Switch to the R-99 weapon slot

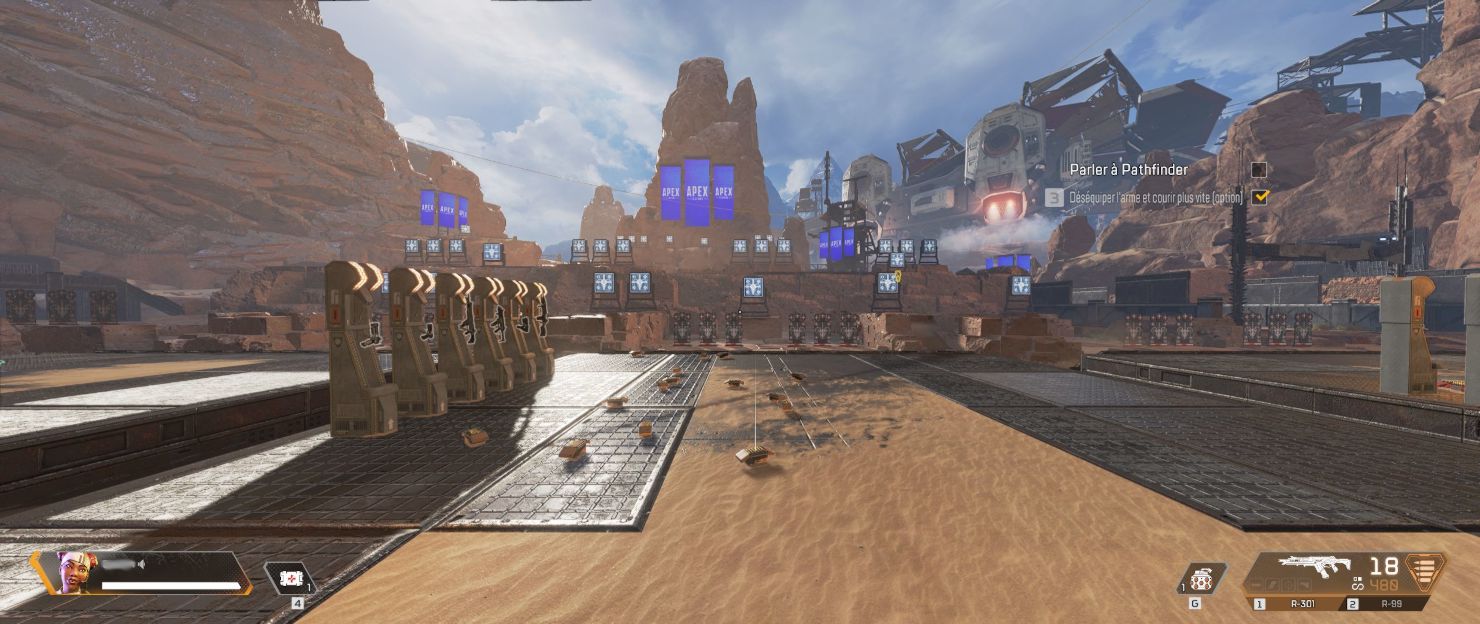(1390, 604)
